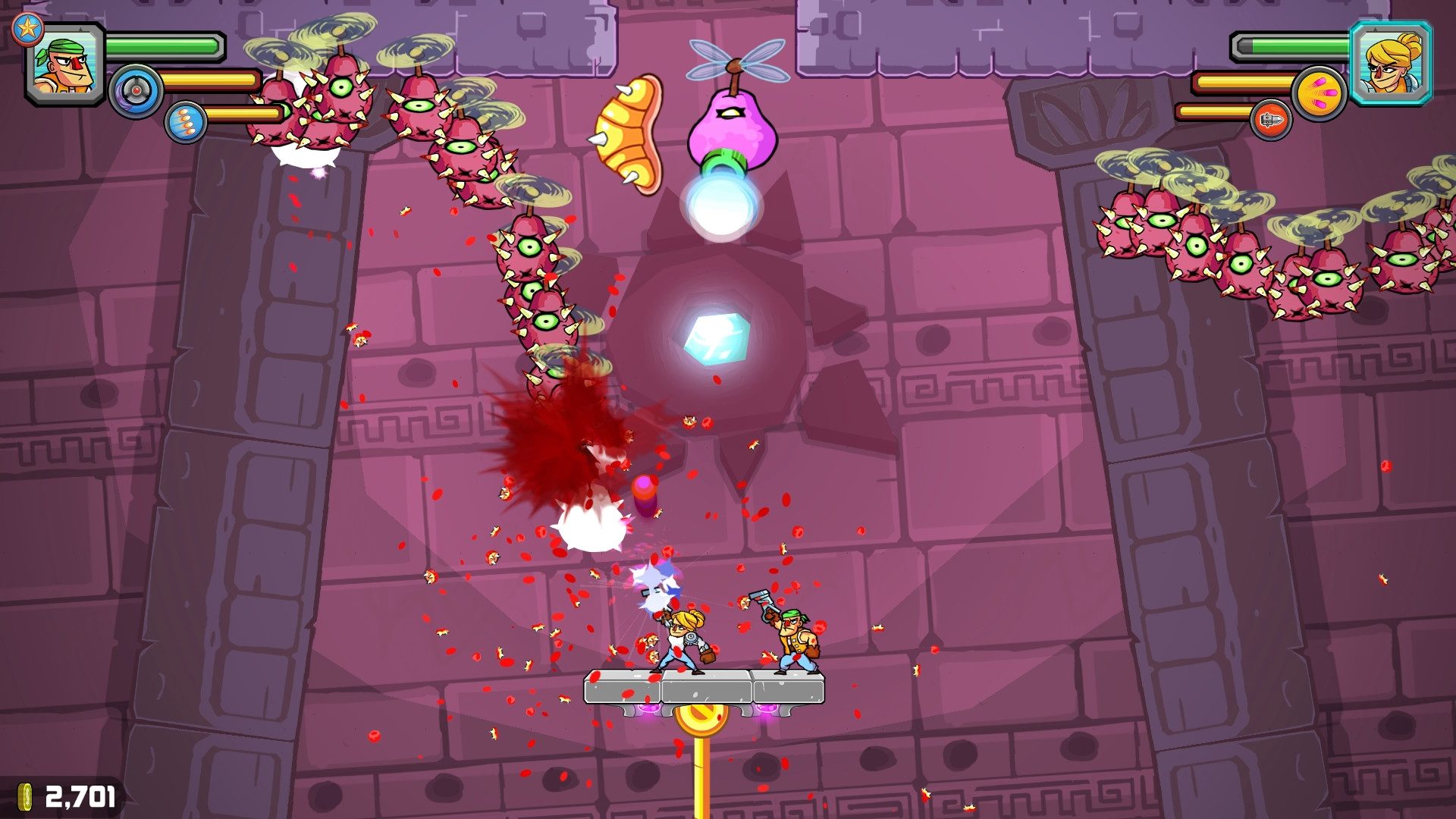Click the blue star badge icon

coord(27,29)
